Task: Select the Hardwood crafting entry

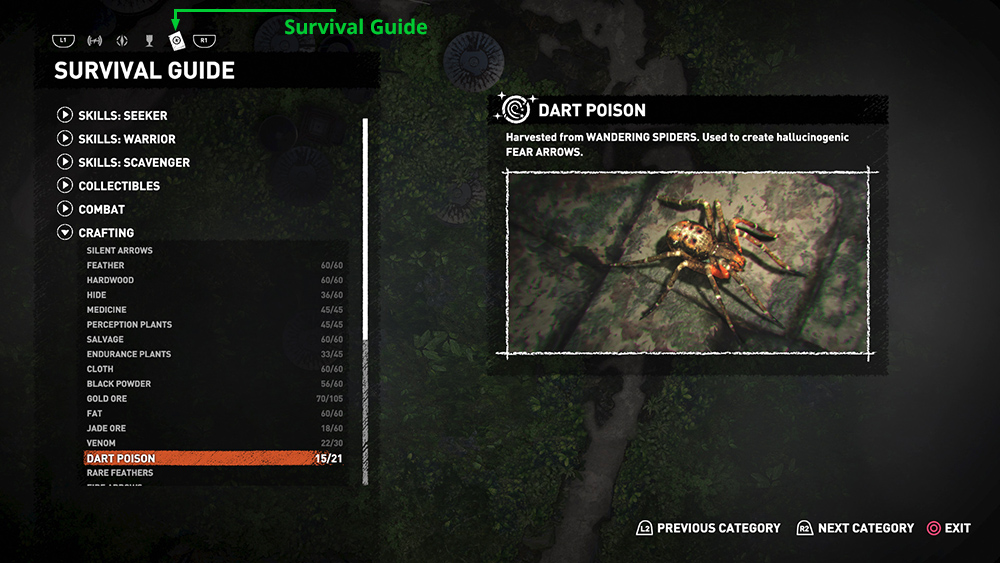Action: [x=110, y=281]
